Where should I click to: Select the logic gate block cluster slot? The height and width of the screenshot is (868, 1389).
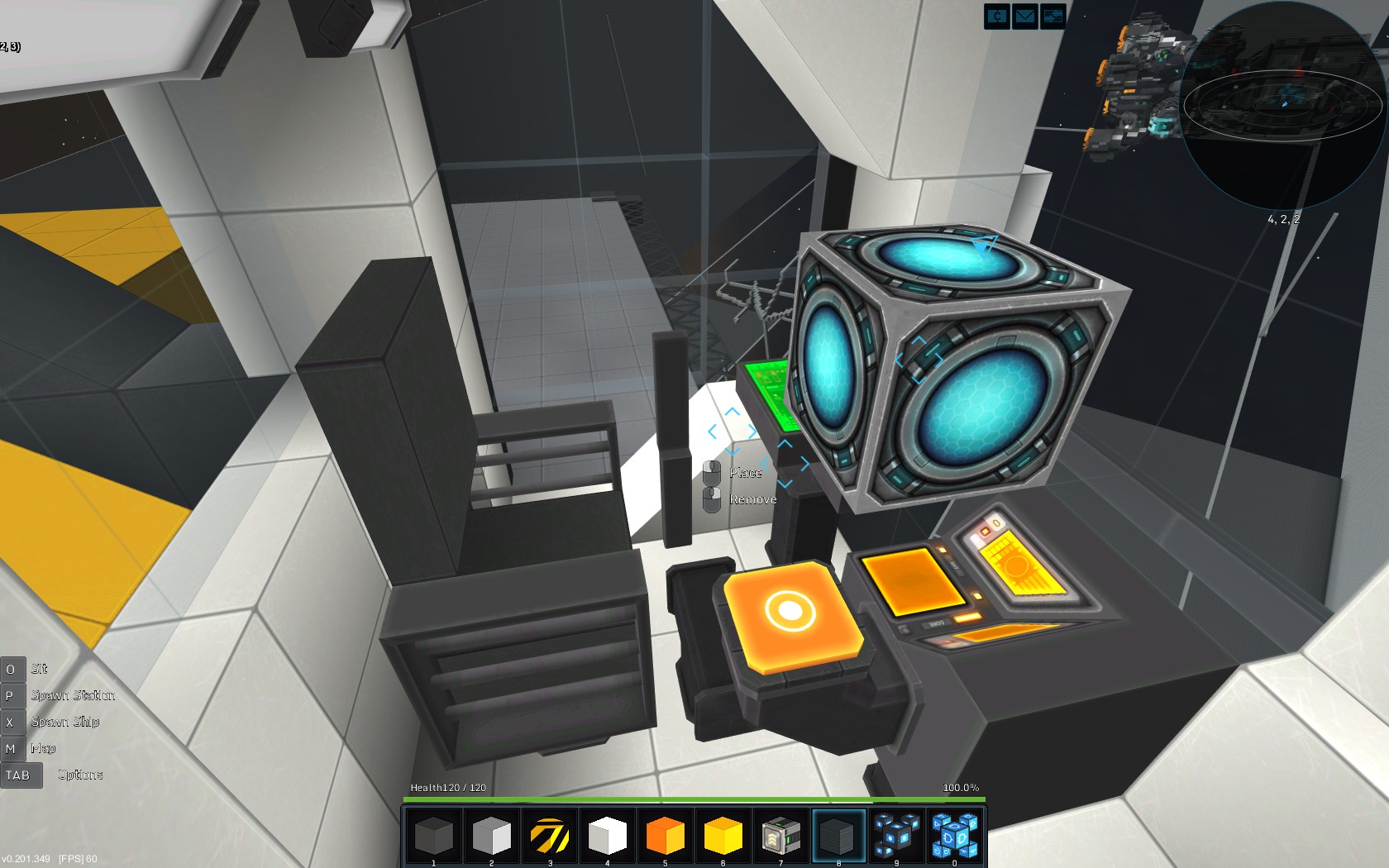coord(955,835)
